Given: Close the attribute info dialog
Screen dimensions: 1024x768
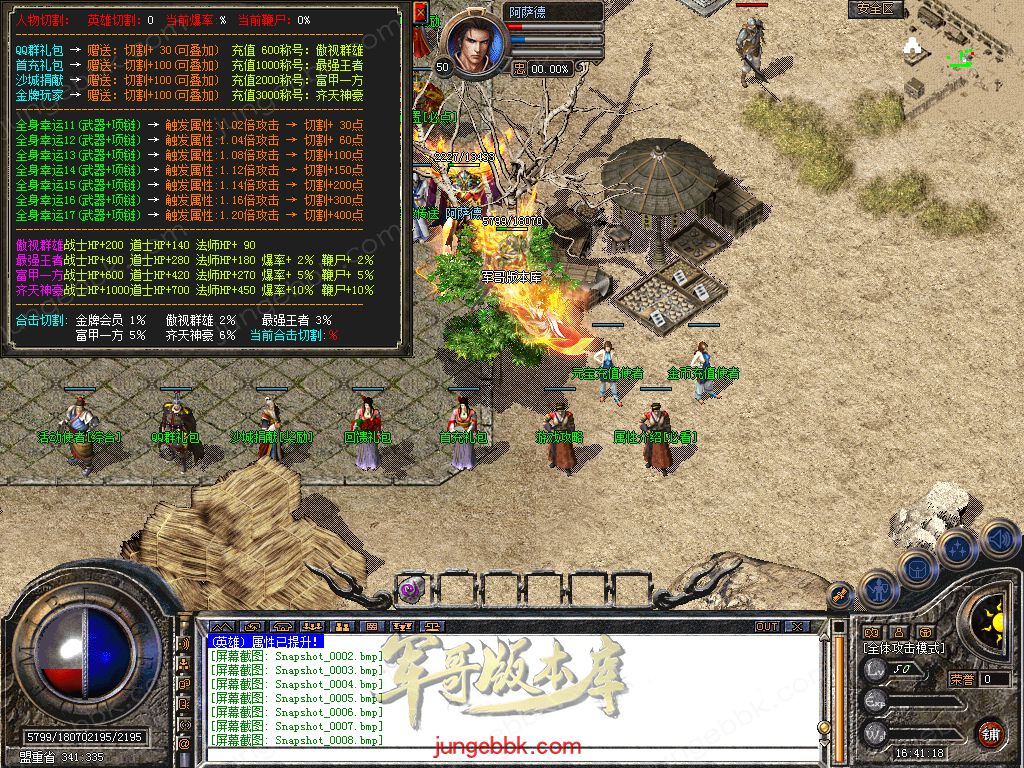Looking at the screenshot, I should [421, 14].
